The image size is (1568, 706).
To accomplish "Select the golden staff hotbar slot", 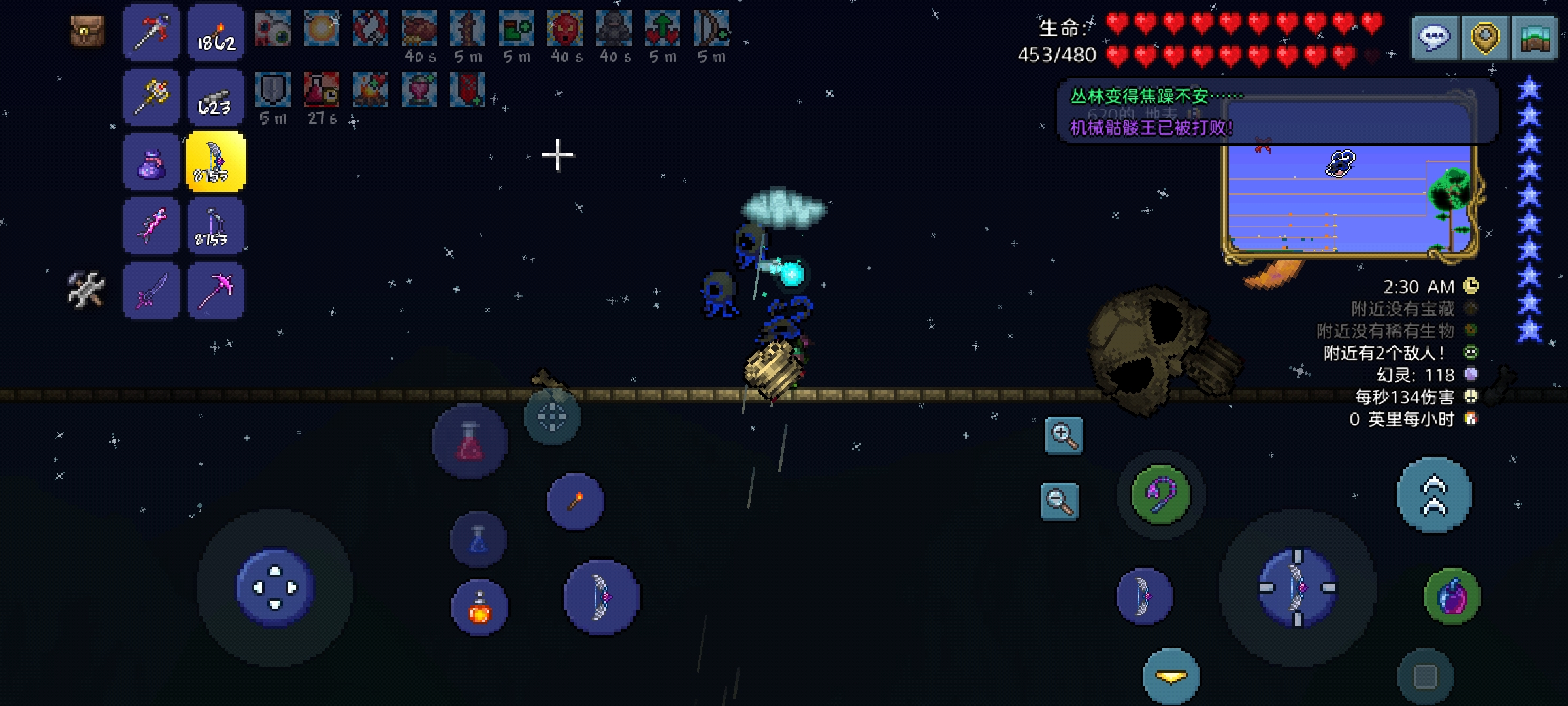I will pyautogui.click(x=152, y=97).
